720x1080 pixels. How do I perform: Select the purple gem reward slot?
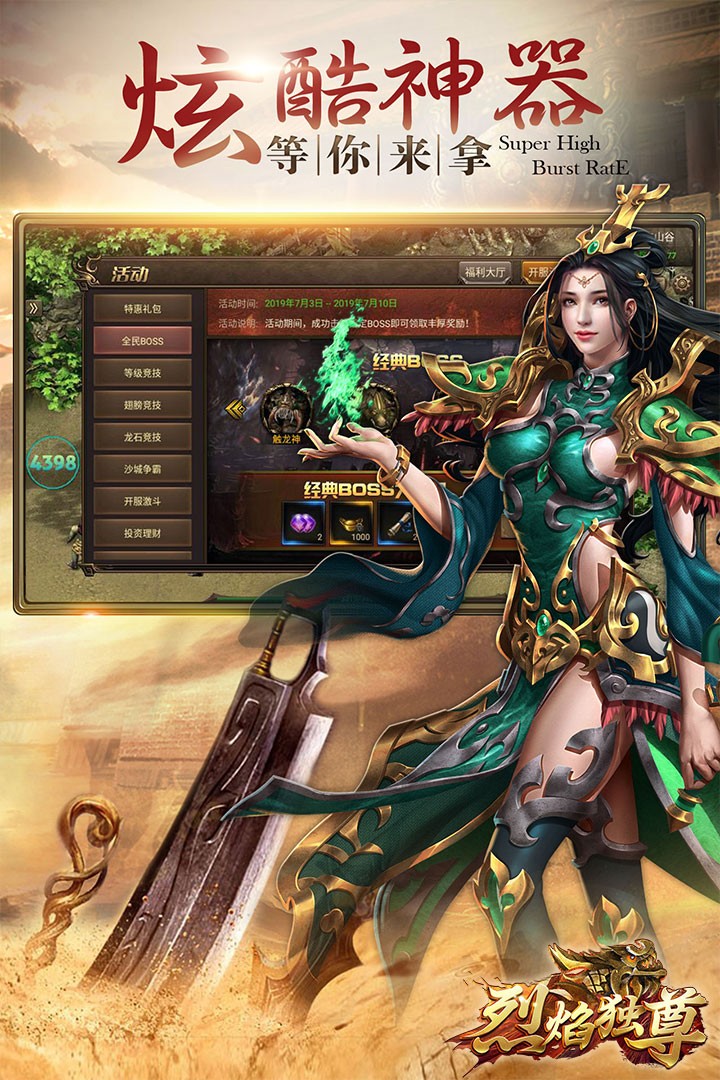click(x=305, y=522)
